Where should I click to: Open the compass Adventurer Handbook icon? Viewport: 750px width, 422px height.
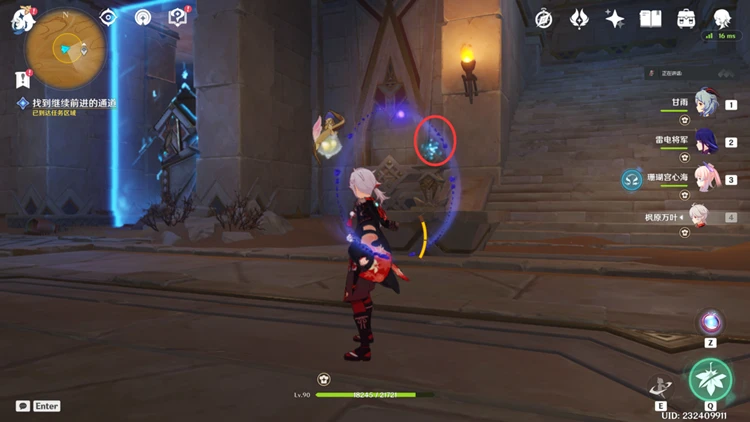click(544, 18)
